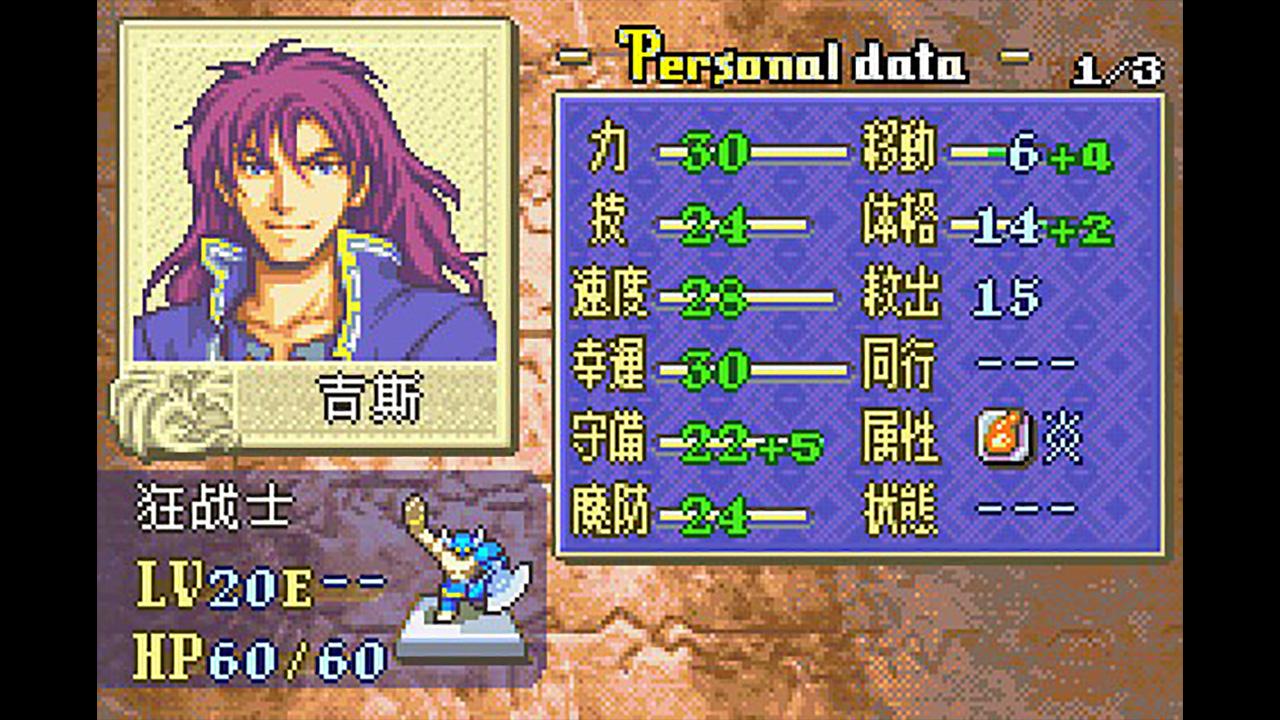
Task: Click the 狂战士 class name
Action: point(214,510)
